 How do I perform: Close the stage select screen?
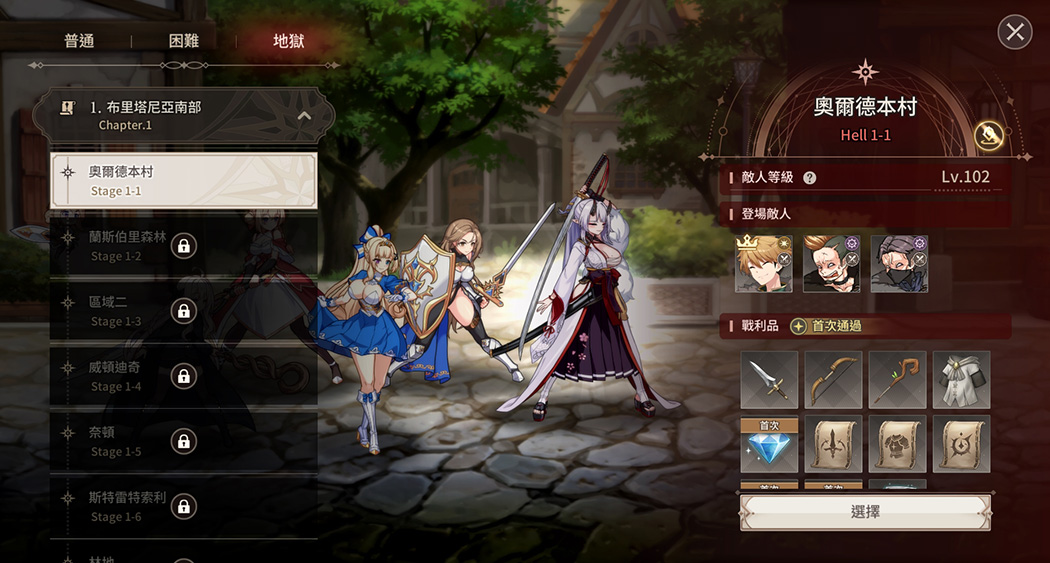1015,32
